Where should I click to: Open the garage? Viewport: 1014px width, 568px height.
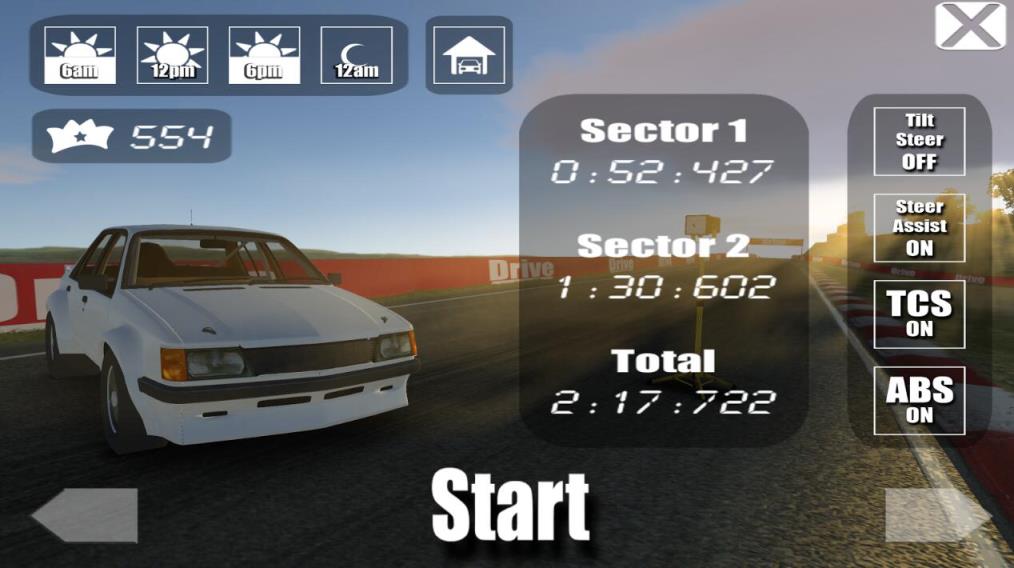click(x=469, y=55)
